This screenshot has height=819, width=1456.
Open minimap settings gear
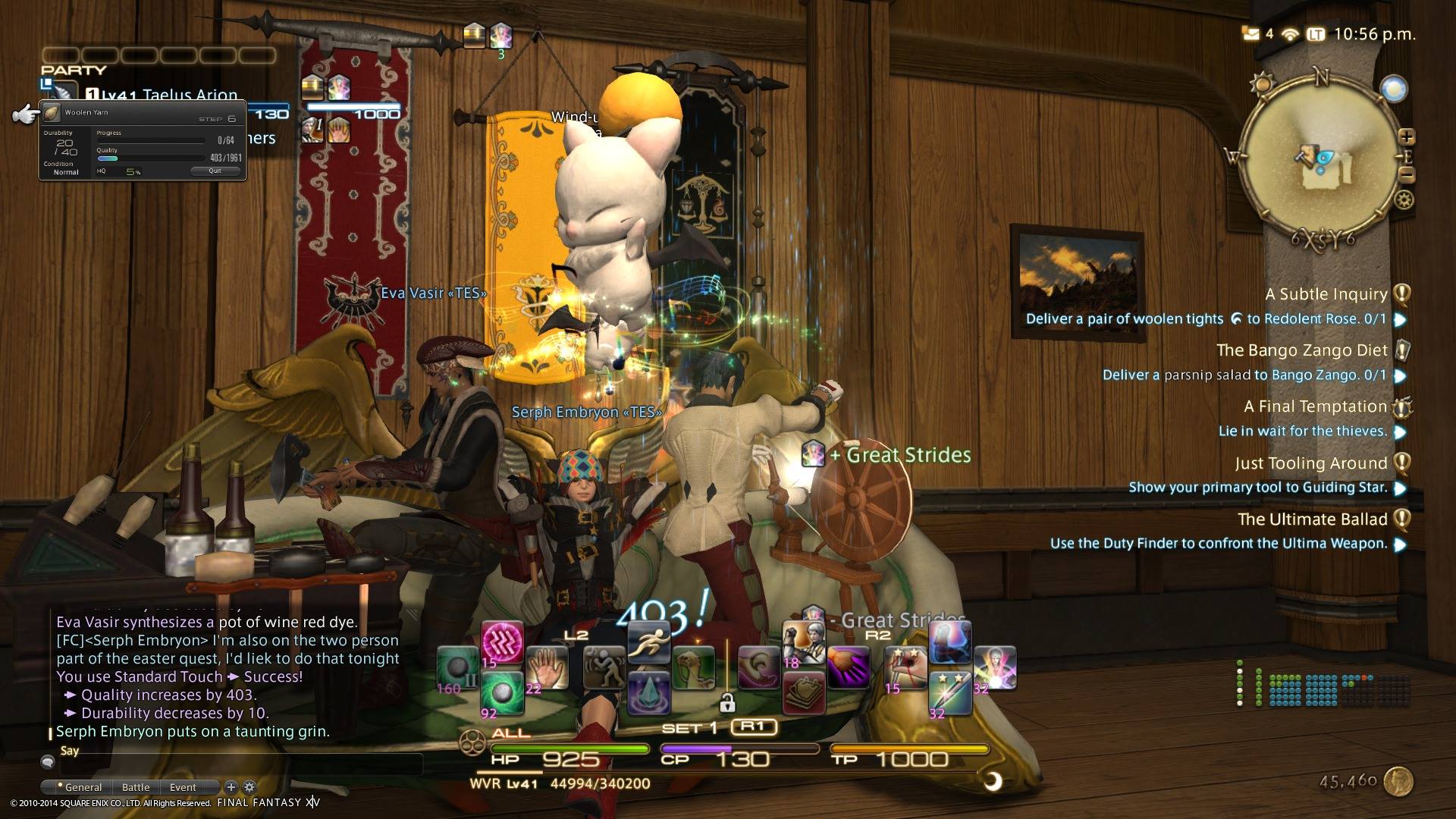(1404, 200)
